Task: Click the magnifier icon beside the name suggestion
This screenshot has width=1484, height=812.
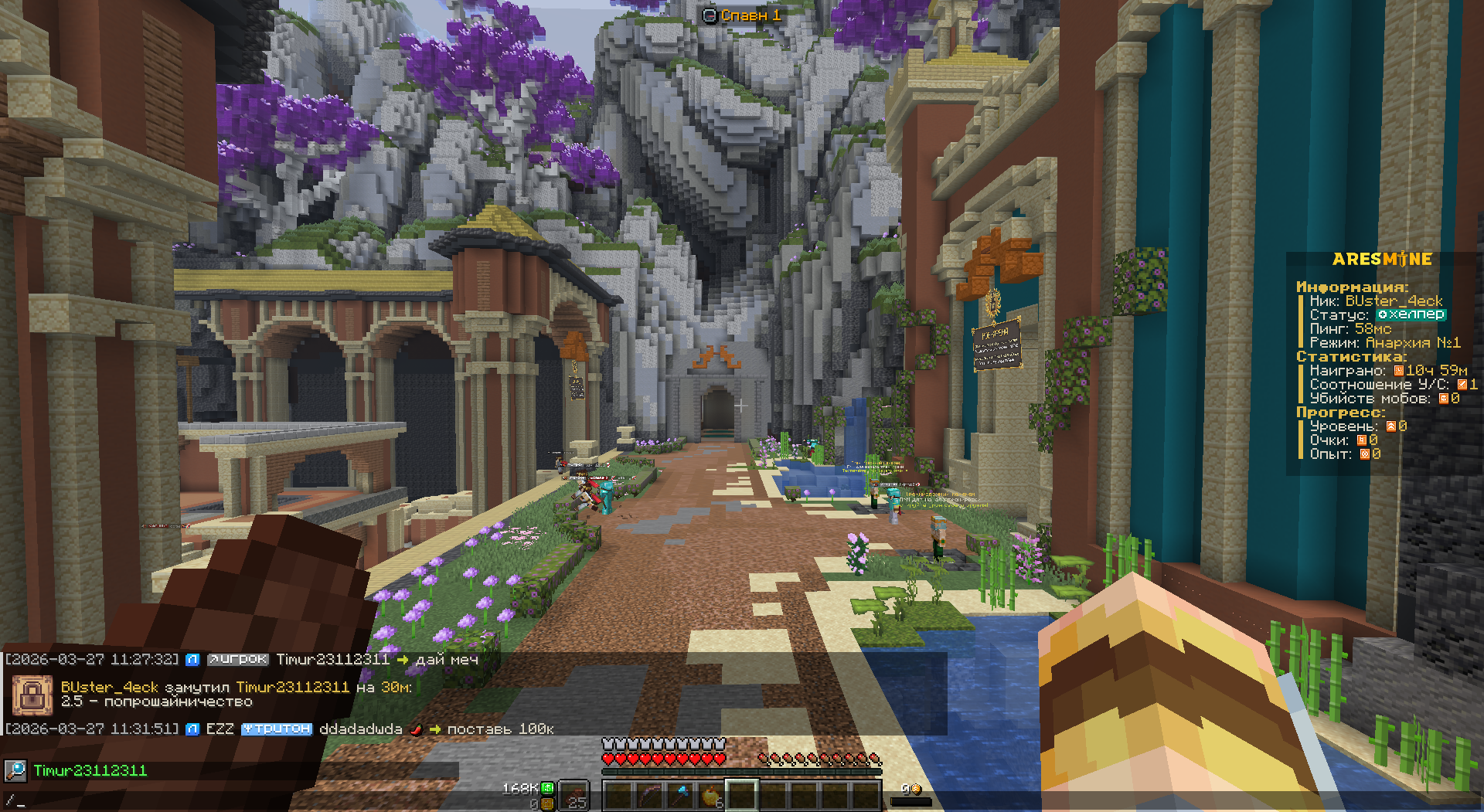Action: coord(15,770)
